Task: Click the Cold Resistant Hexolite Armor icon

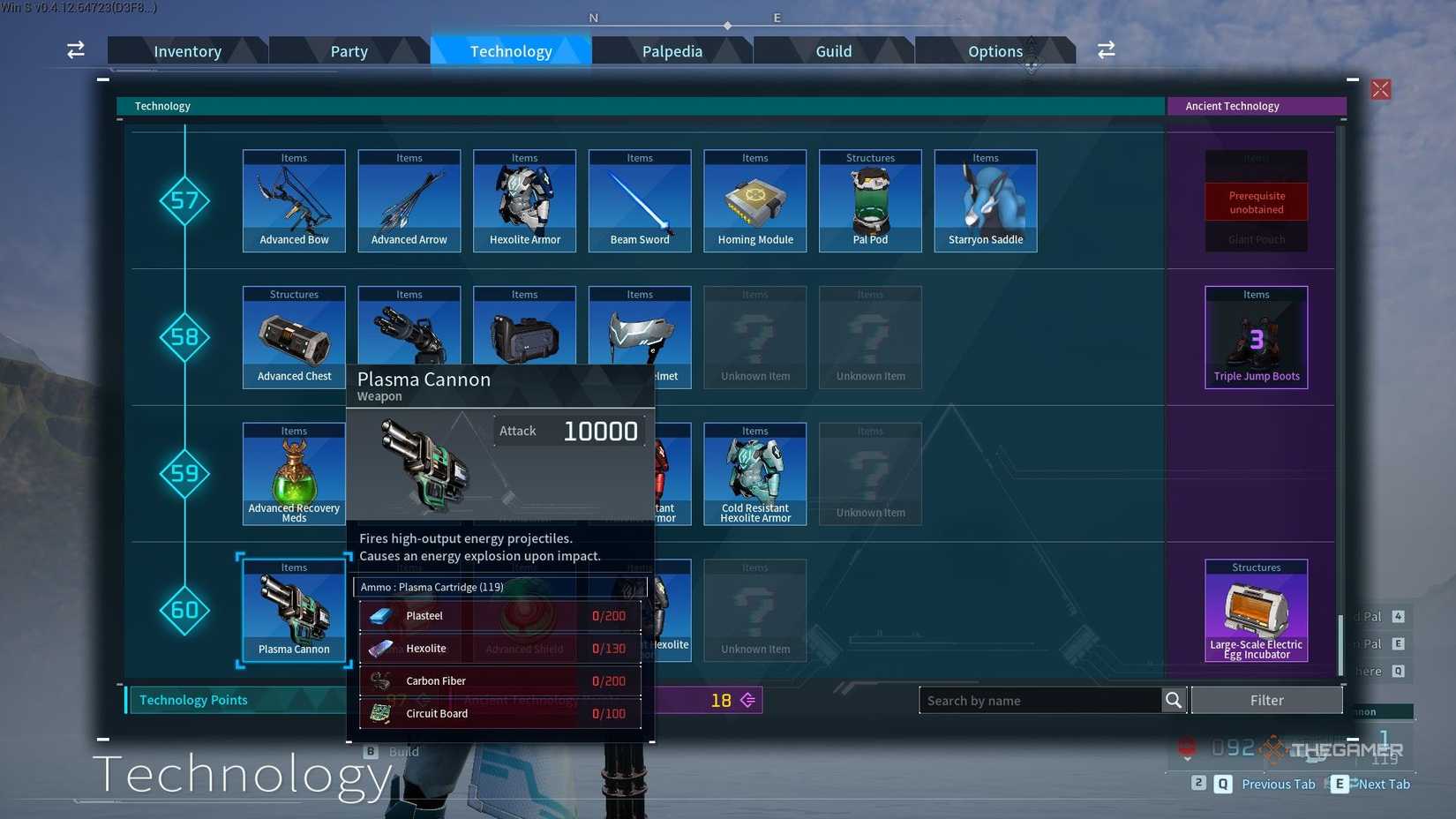Action: tap(754, 474)
